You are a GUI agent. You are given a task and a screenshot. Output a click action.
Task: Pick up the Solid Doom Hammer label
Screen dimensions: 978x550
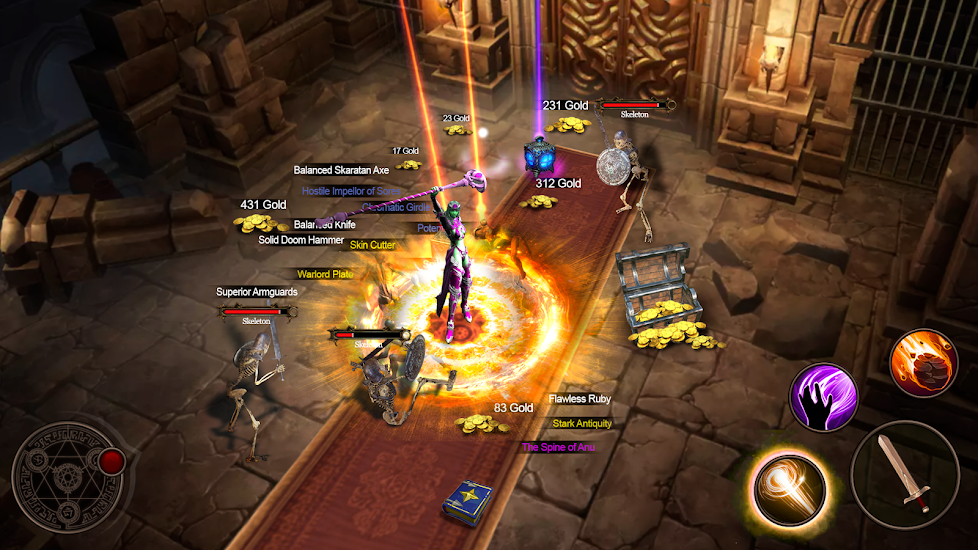pyautogui.click(x=301, y=240)
